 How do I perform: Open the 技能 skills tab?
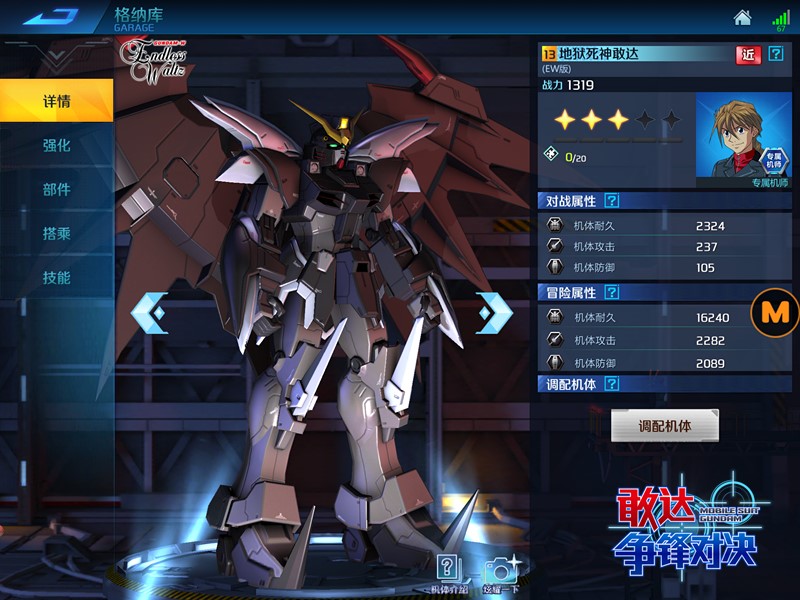[x=56, y=277]
